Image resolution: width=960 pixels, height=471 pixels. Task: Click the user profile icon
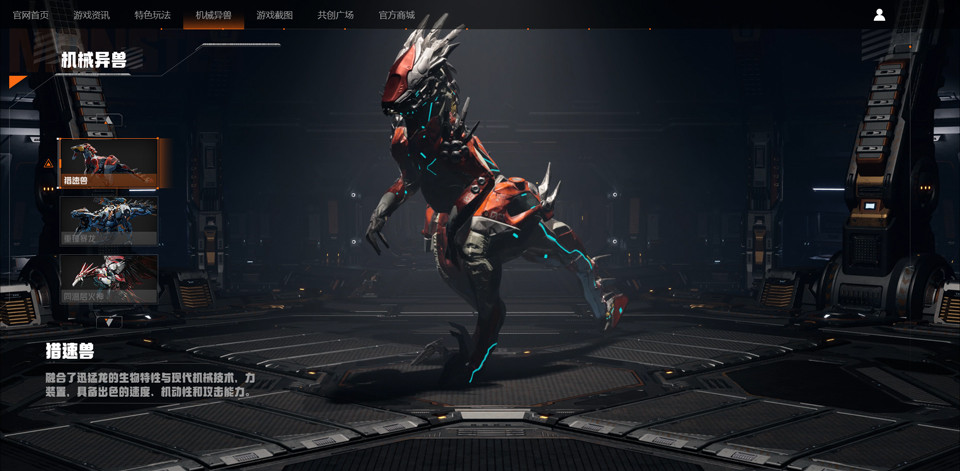[879, 15]
